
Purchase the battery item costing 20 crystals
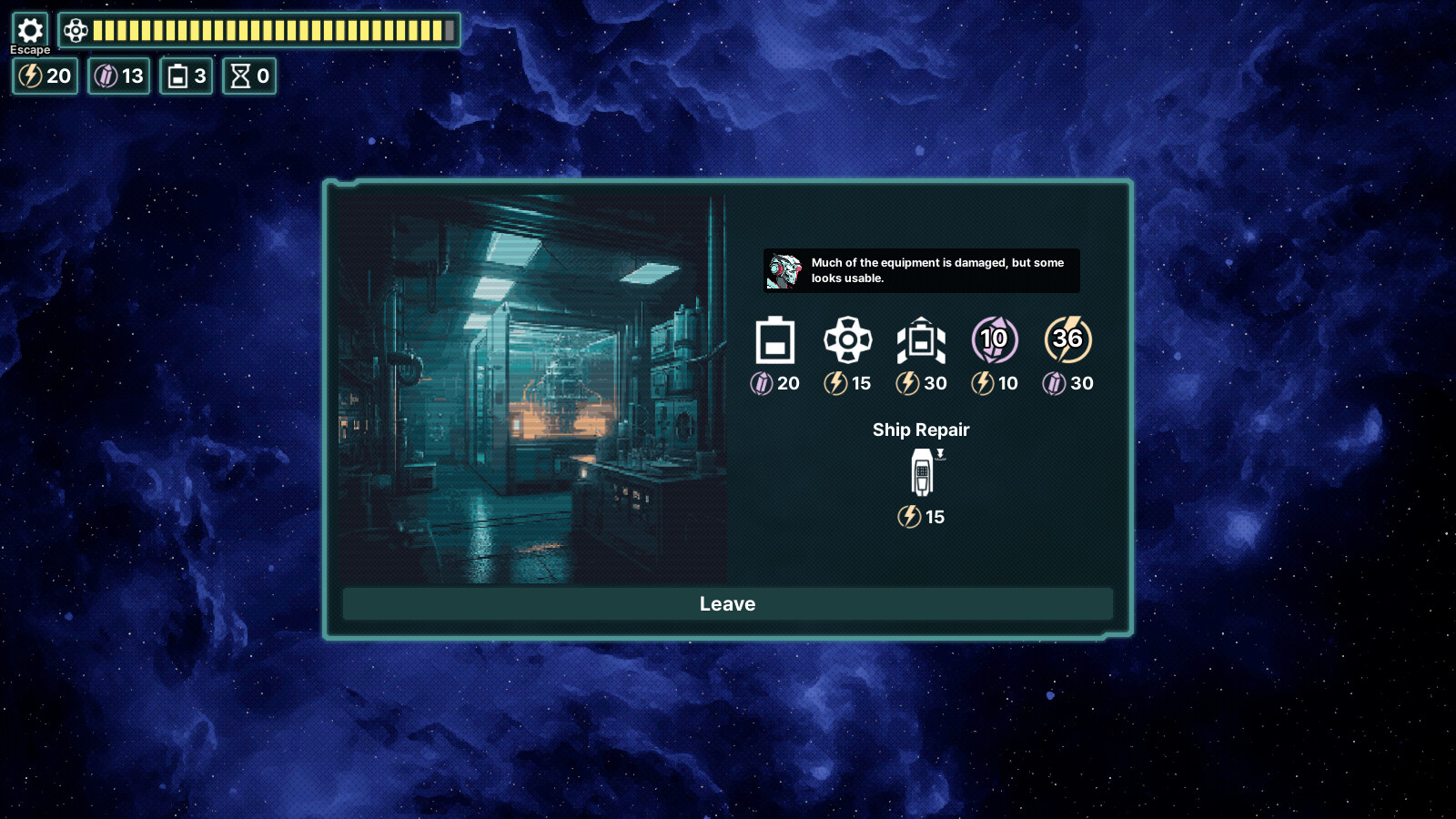(774, 341)
